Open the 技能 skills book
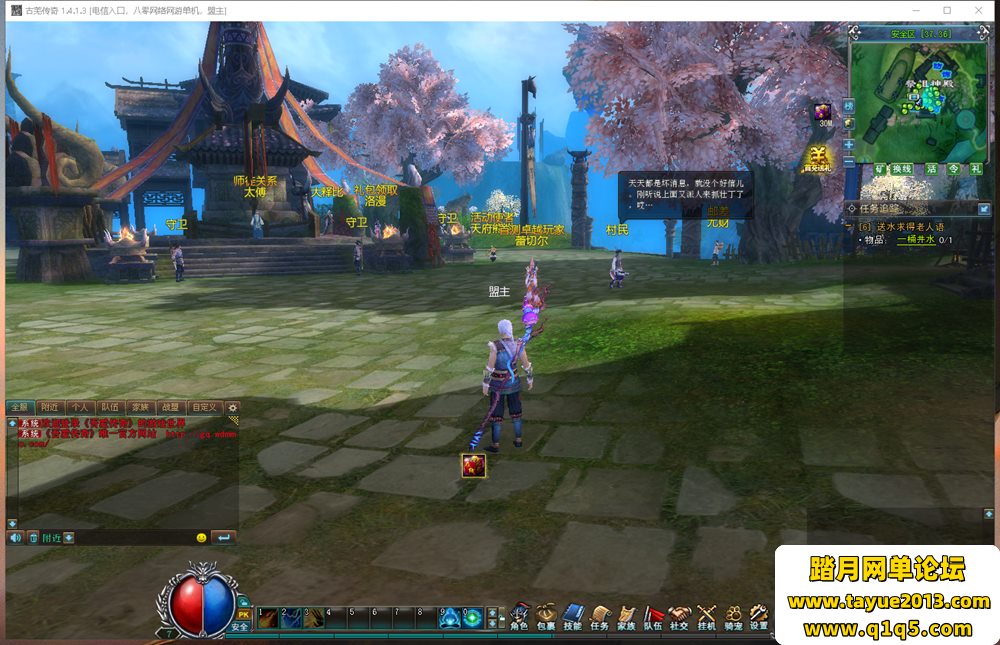 tap(573, 616)
